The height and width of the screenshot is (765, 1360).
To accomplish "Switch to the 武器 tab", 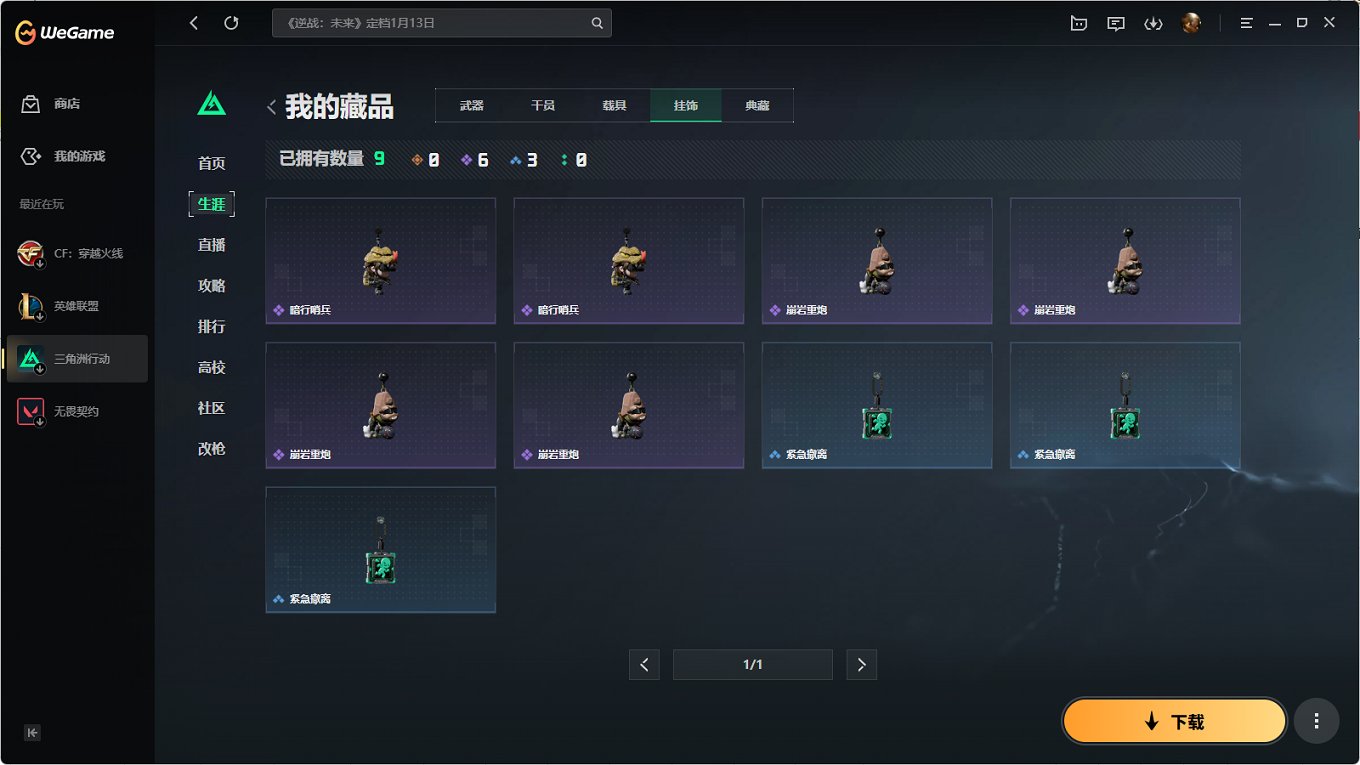I will coord(470,105).
